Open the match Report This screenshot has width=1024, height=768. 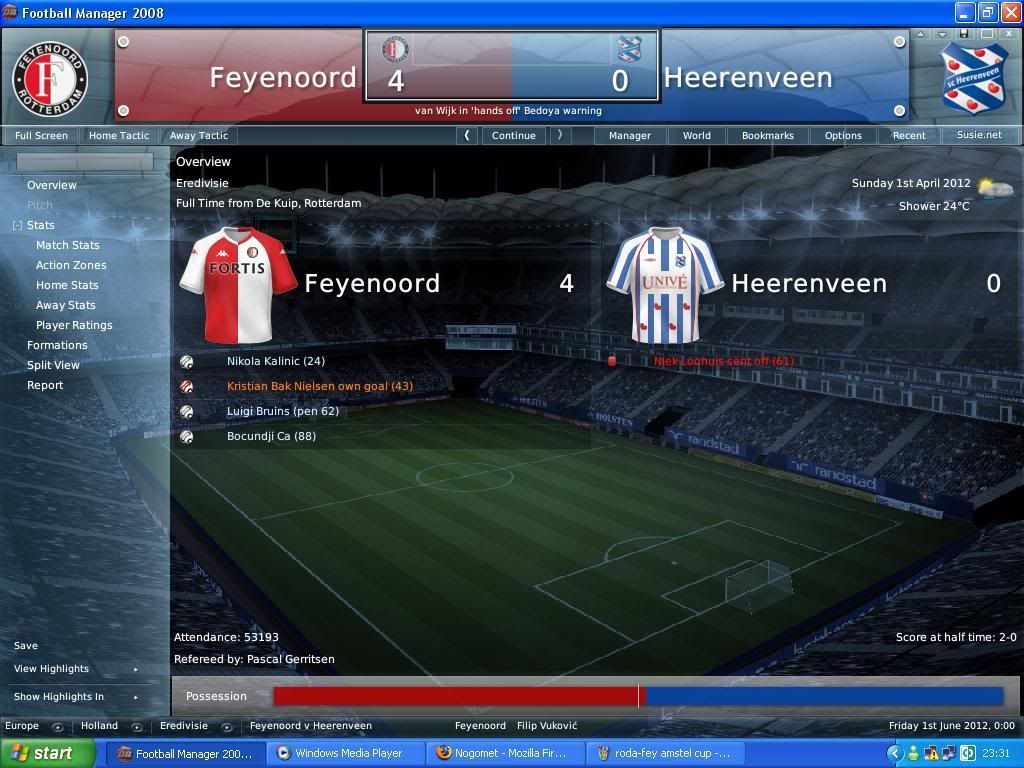click(45, 385)
